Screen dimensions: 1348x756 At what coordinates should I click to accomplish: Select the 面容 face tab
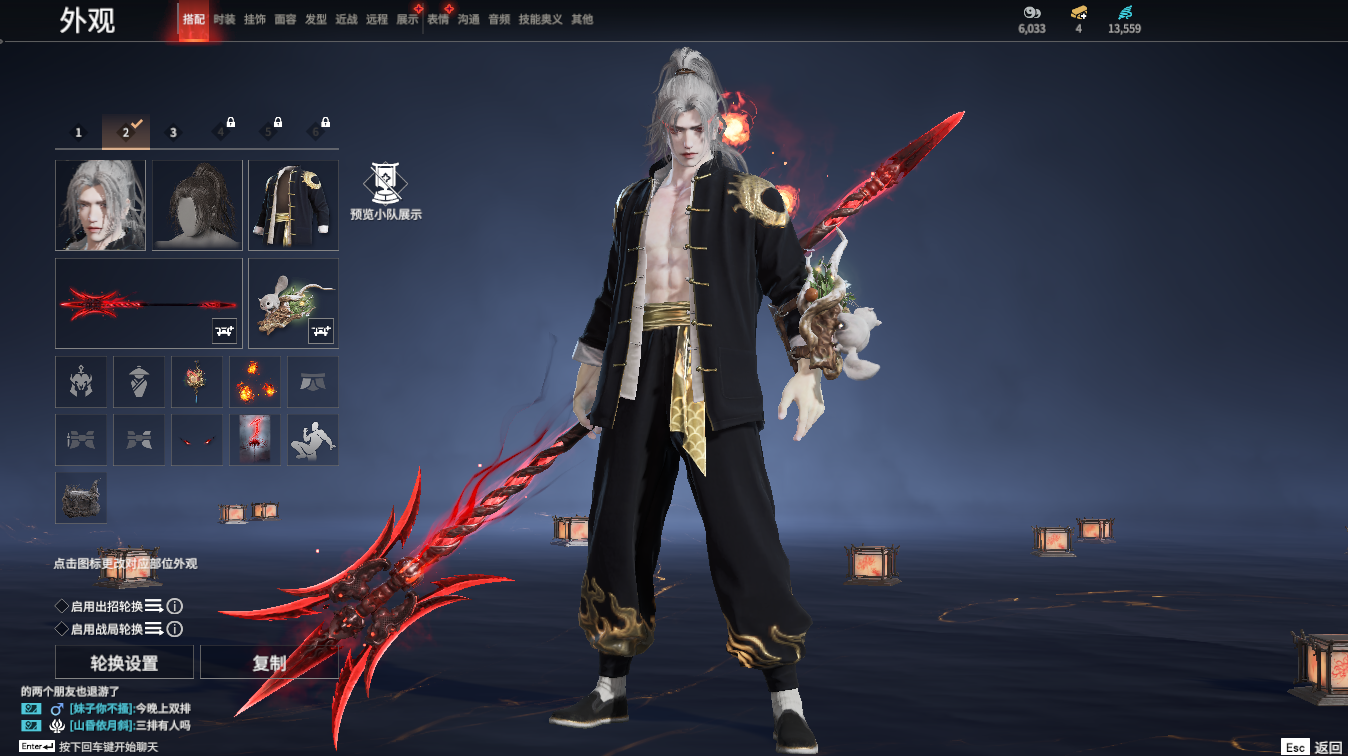285,19
